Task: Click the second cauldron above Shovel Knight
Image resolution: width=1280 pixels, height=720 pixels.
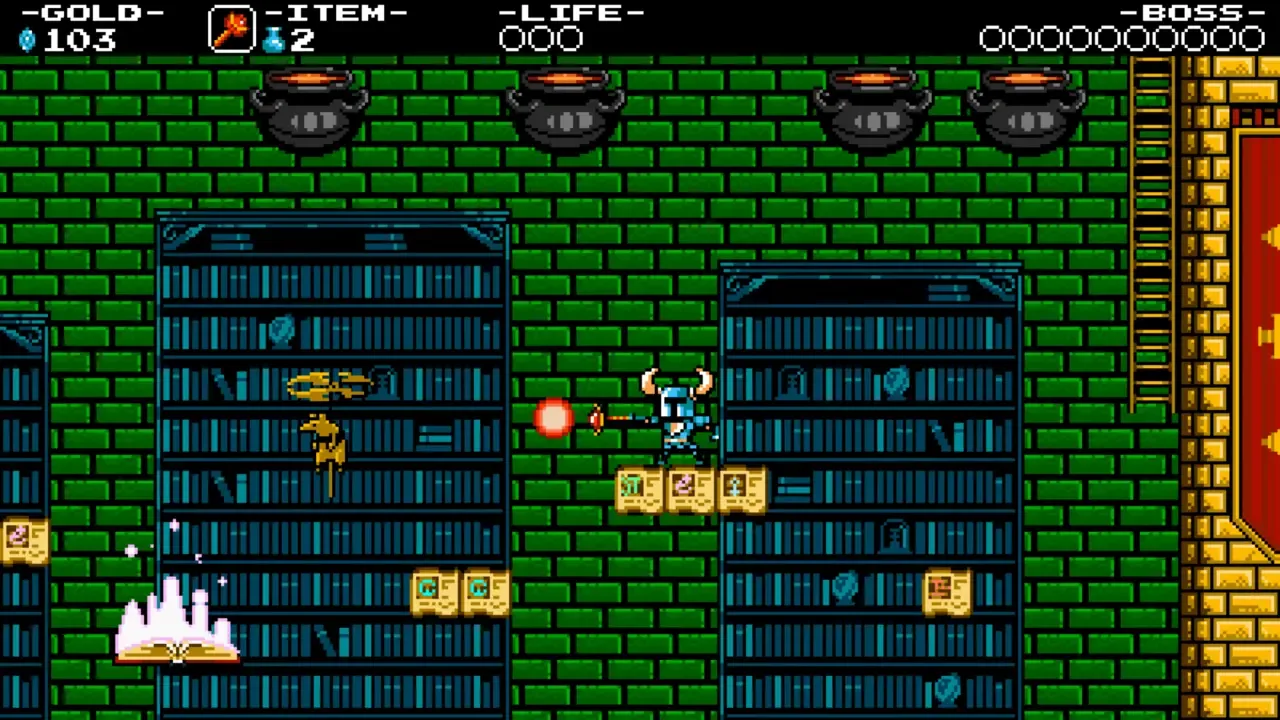Action: (565, 110)
